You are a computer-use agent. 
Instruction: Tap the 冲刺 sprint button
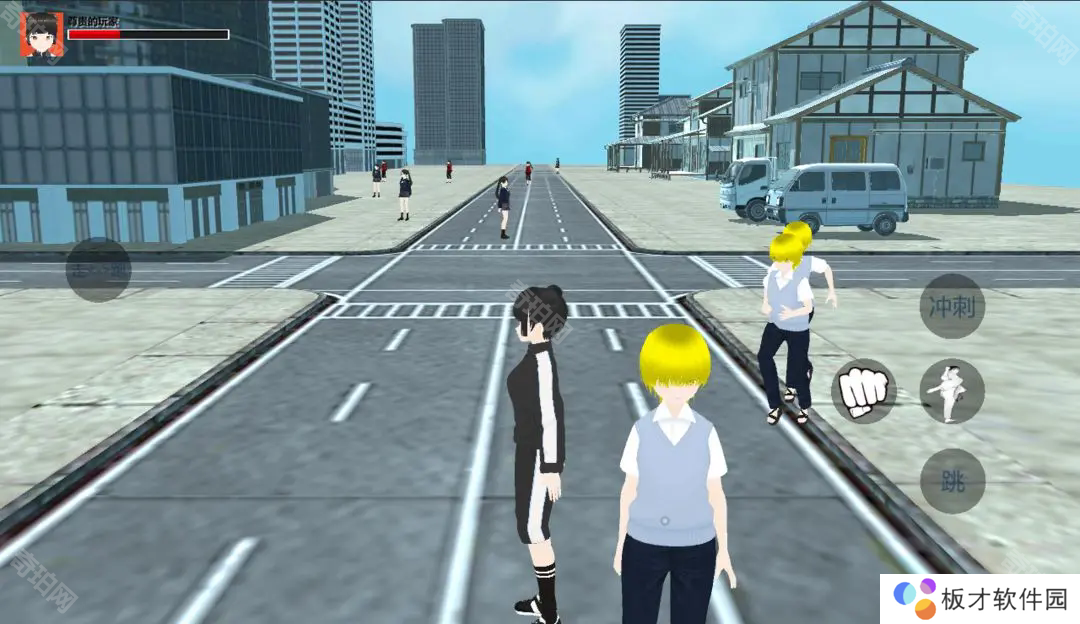(952, 306)
